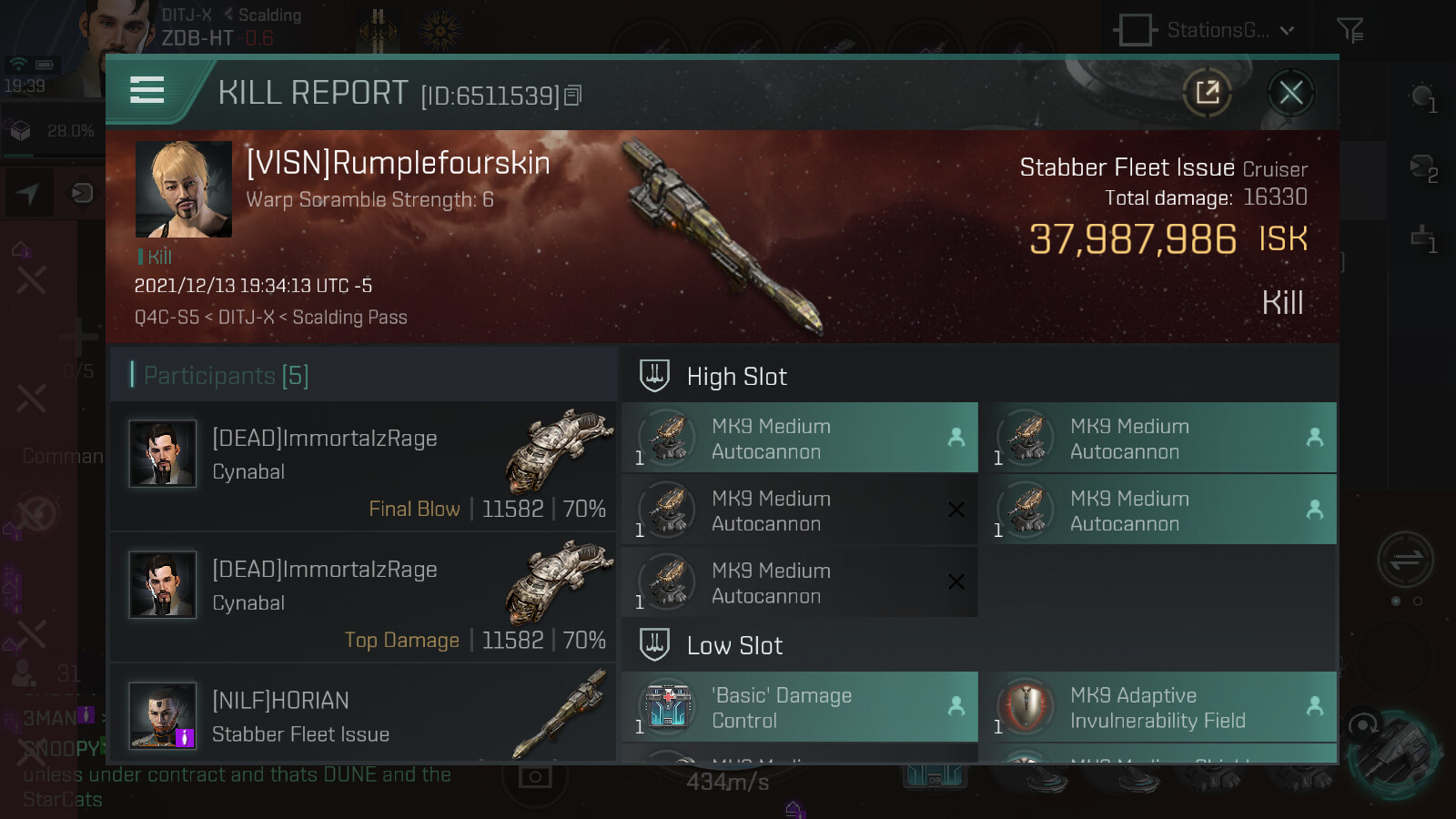Inspect the 'Basic' Damage Control module
The height and width of the screenshot is (819, 1456).
[x=799, y=708]
